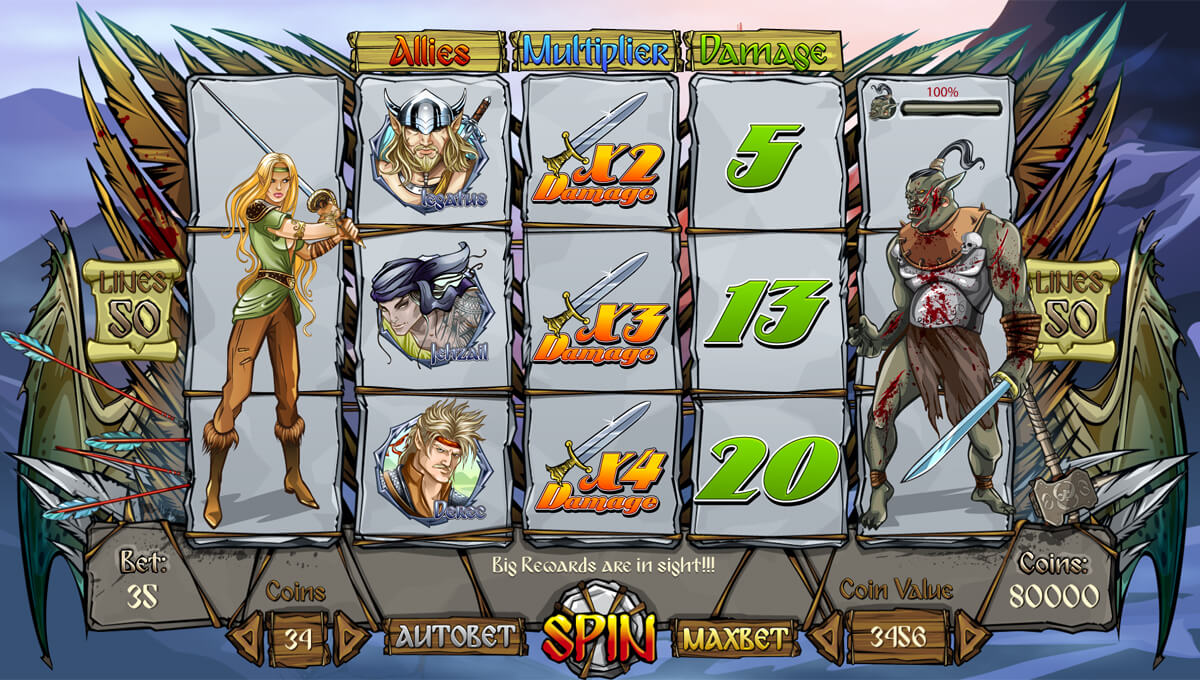Choose the red-headband ally portrait tile
Image resolution: width=1200 pixels, height=680 pixels.
433,464
